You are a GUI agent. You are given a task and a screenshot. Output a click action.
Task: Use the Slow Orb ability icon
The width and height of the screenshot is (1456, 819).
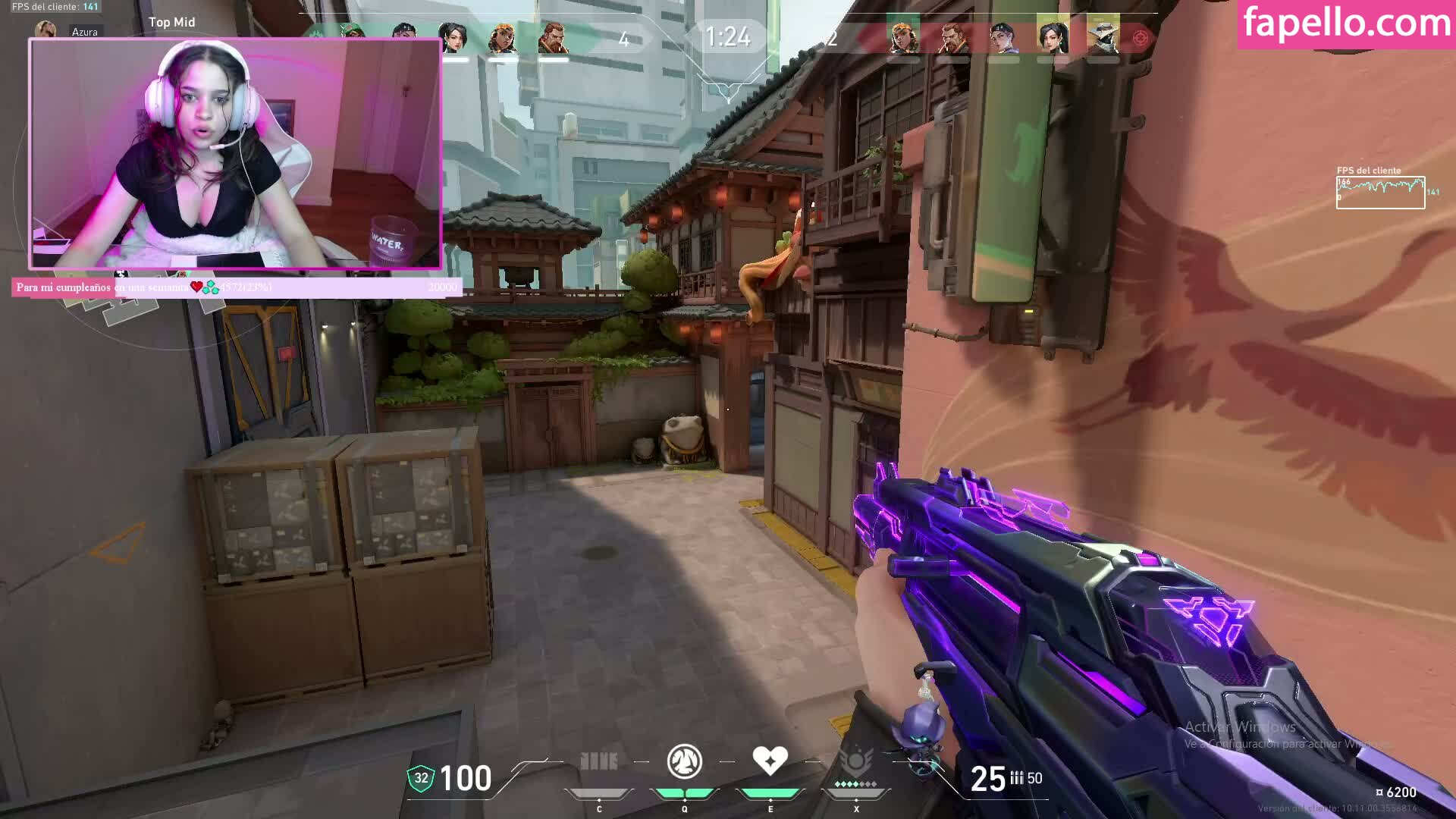coord(684,762)
